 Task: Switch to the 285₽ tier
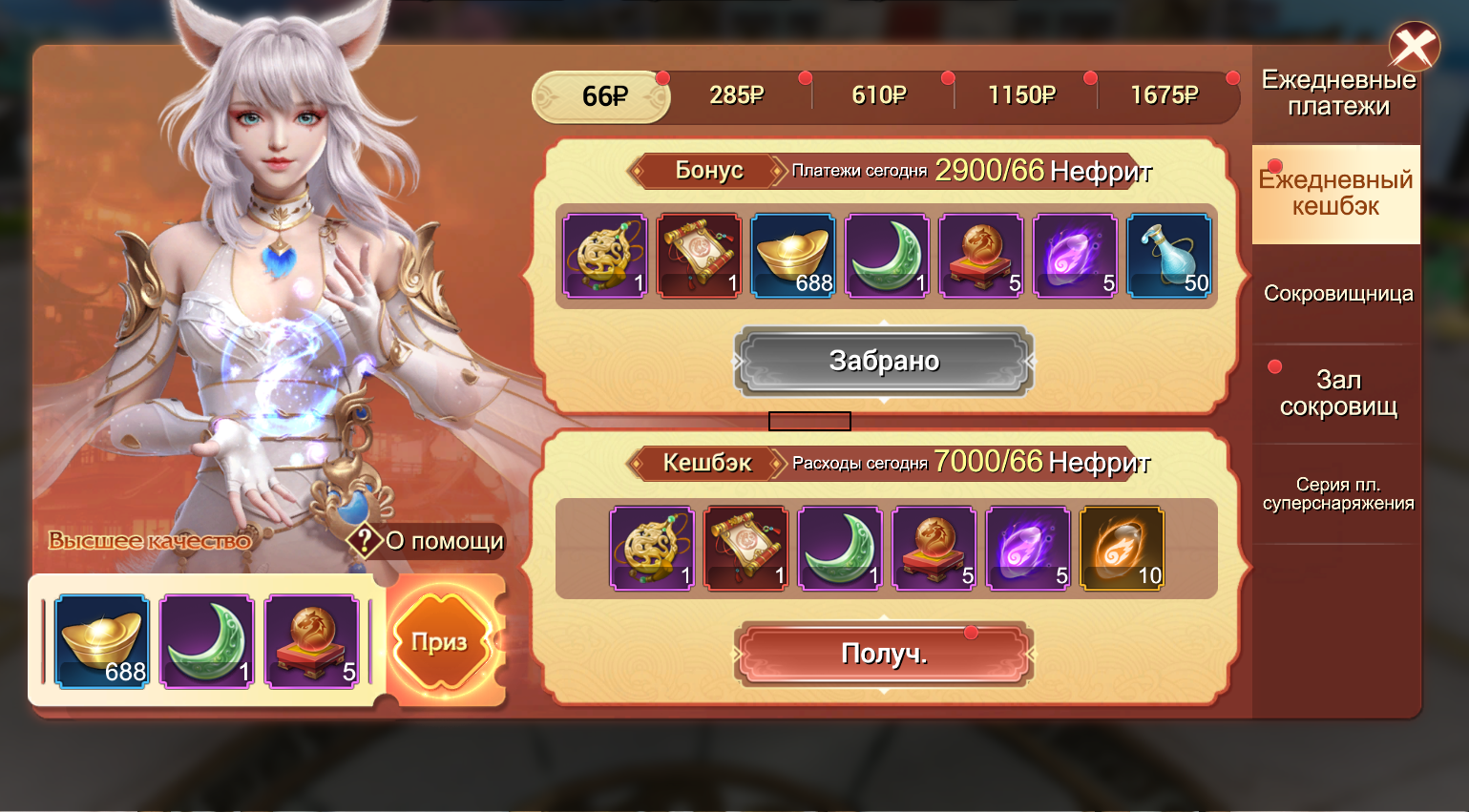point(736,95)
